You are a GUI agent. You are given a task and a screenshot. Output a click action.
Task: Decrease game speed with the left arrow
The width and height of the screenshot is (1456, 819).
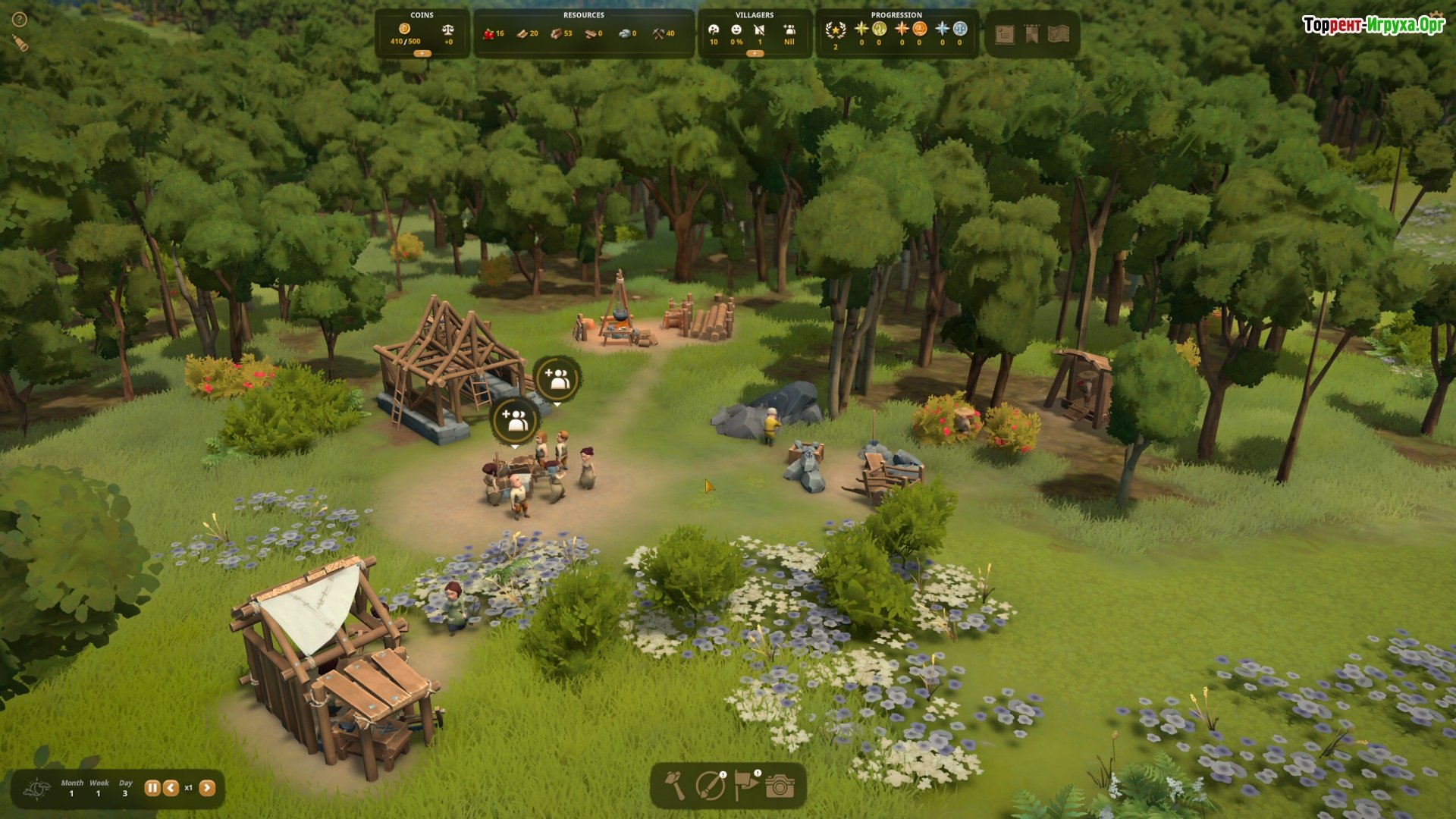(x=171, y=788)
